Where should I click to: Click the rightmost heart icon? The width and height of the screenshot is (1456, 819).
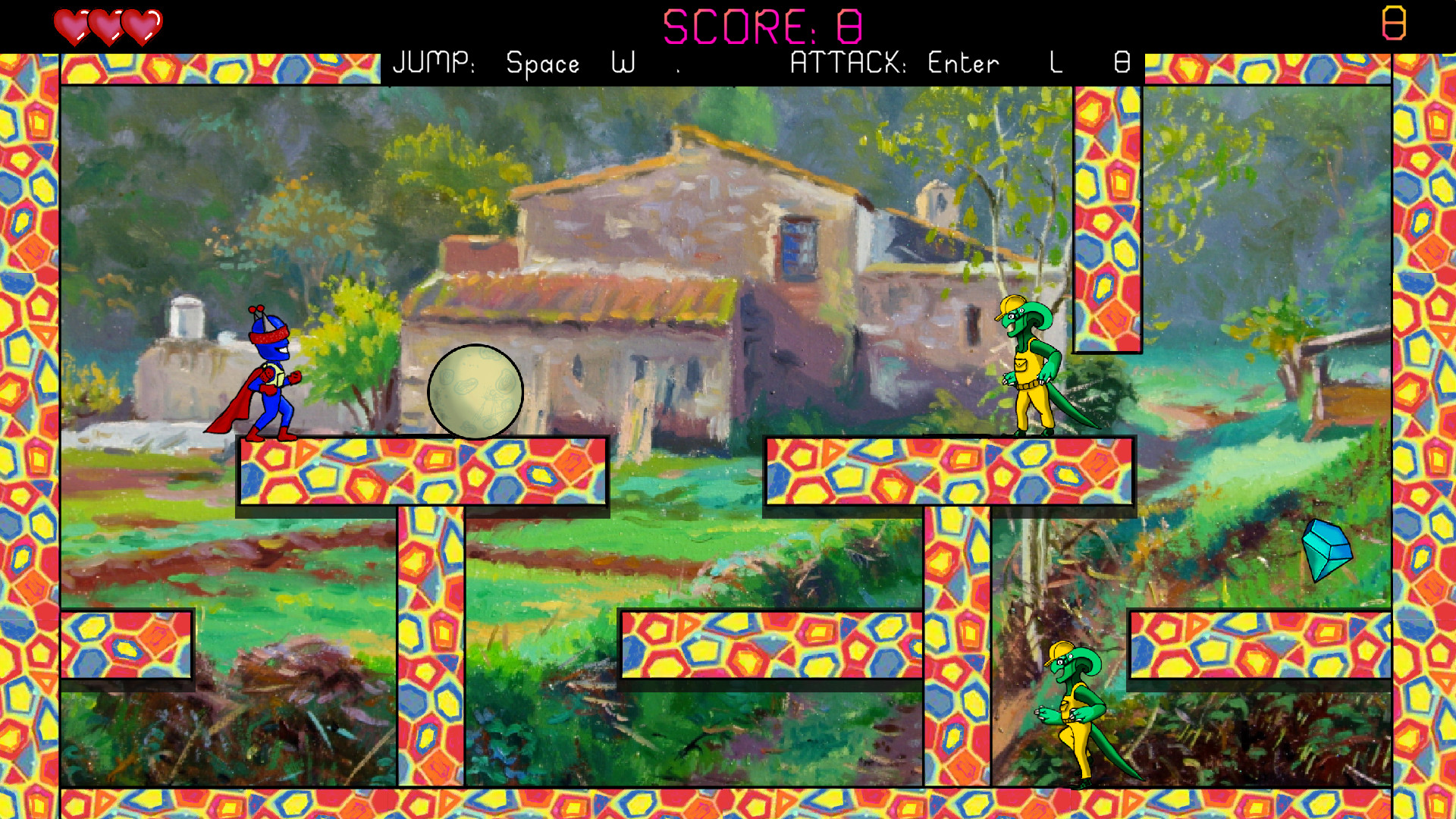coord(140,23)
